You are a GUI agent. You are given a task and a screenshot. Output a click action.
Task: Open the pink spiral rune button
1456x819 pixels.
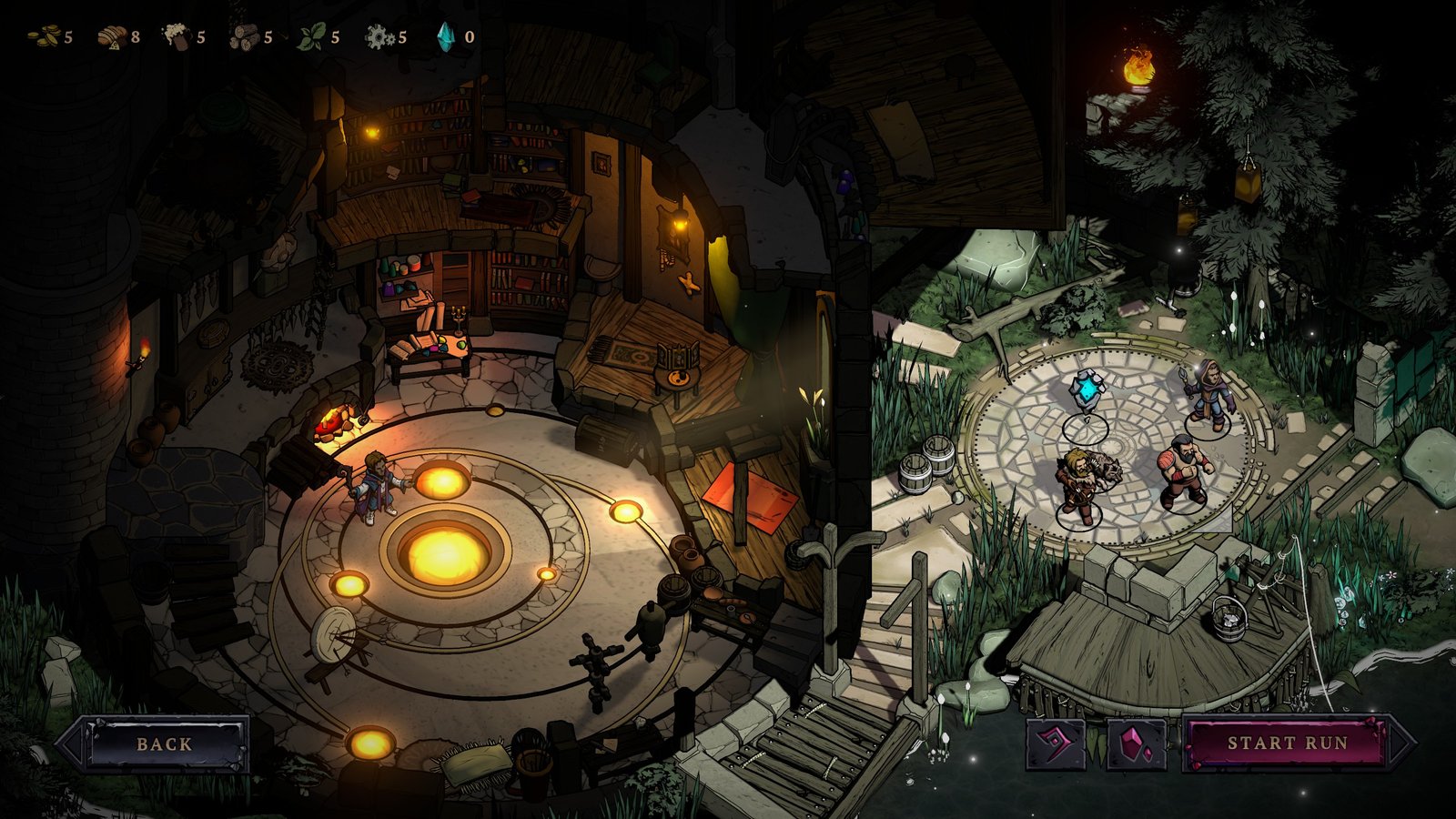pyautogui.click(x=1056, y=743)
